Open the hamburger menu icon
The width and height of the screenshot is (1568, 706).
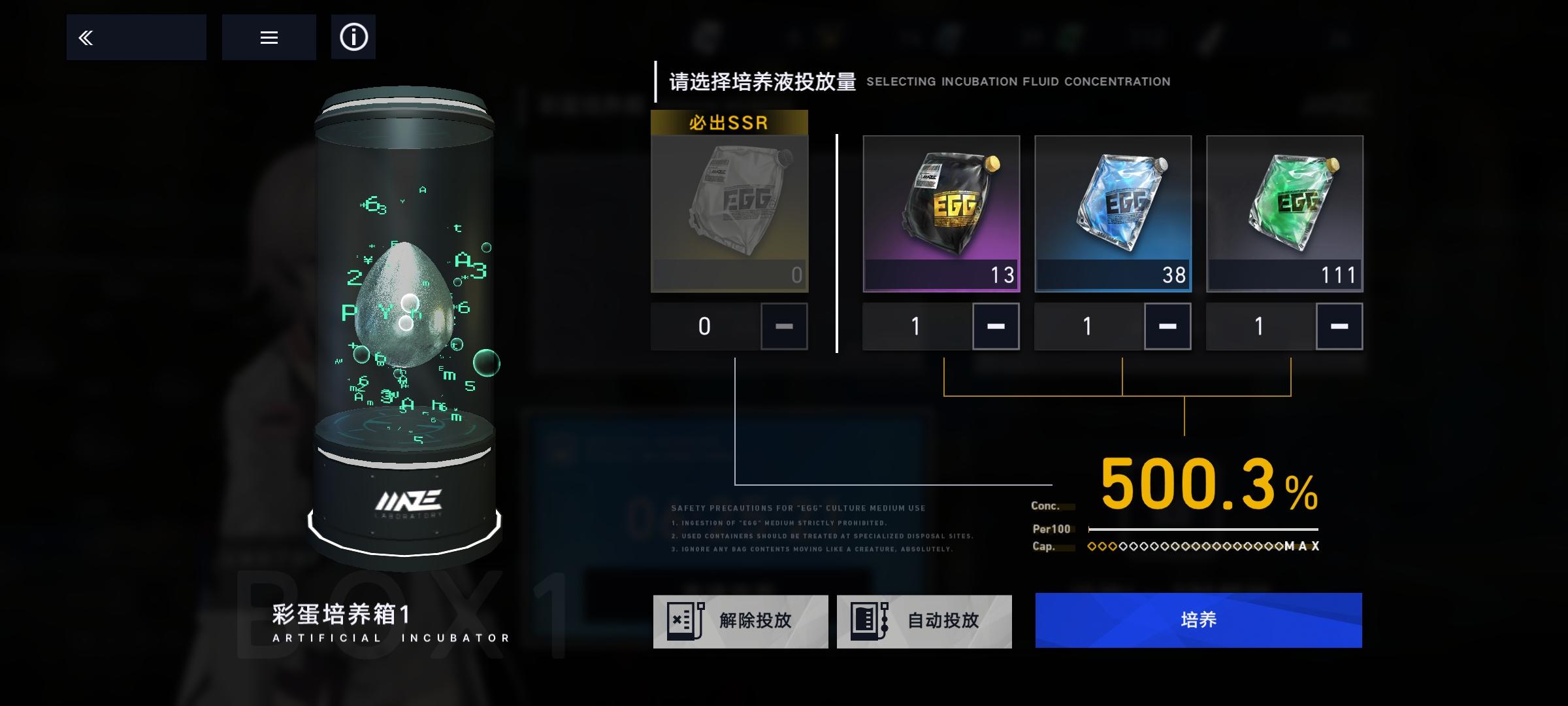point(269,37)
